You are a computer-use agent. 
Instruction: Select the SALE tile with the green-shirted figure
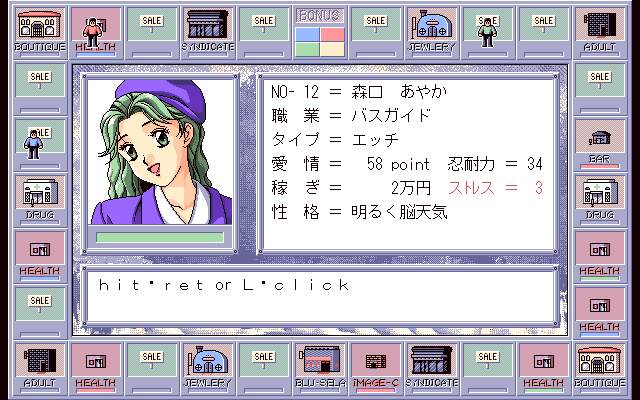488,32
